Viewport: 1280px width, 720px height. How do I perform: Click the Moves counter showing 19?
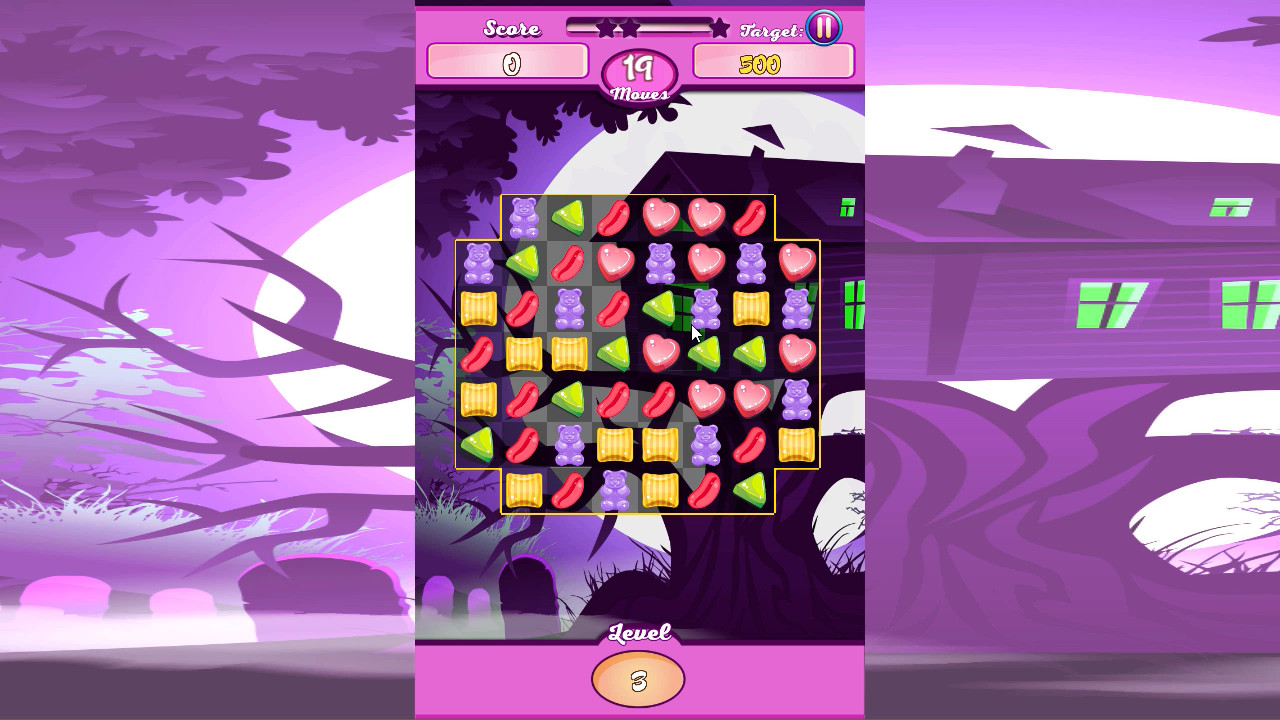pyautogui.click(x=640, y=68)
